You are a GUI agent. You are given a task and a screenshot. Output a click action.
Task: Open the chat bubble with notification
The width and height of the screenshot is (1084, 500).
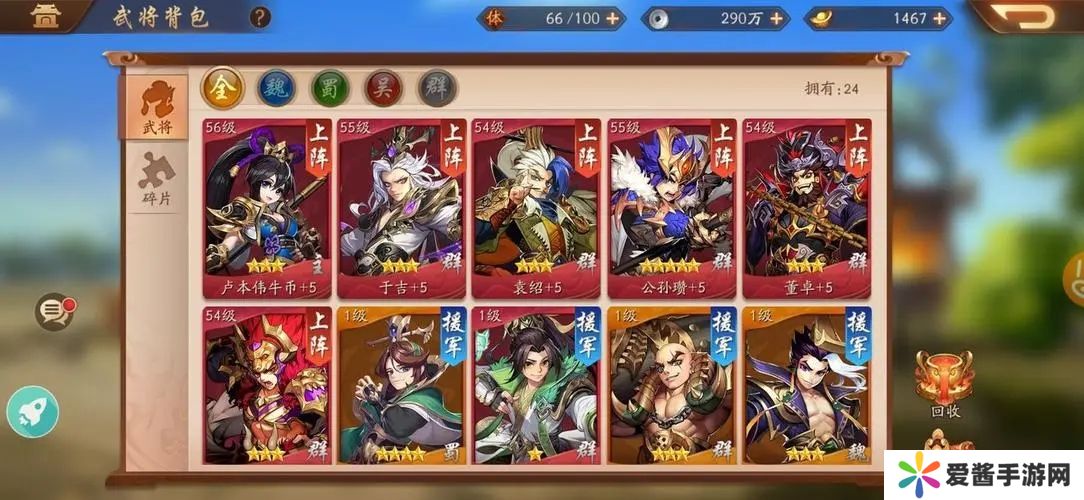[54, 312]
